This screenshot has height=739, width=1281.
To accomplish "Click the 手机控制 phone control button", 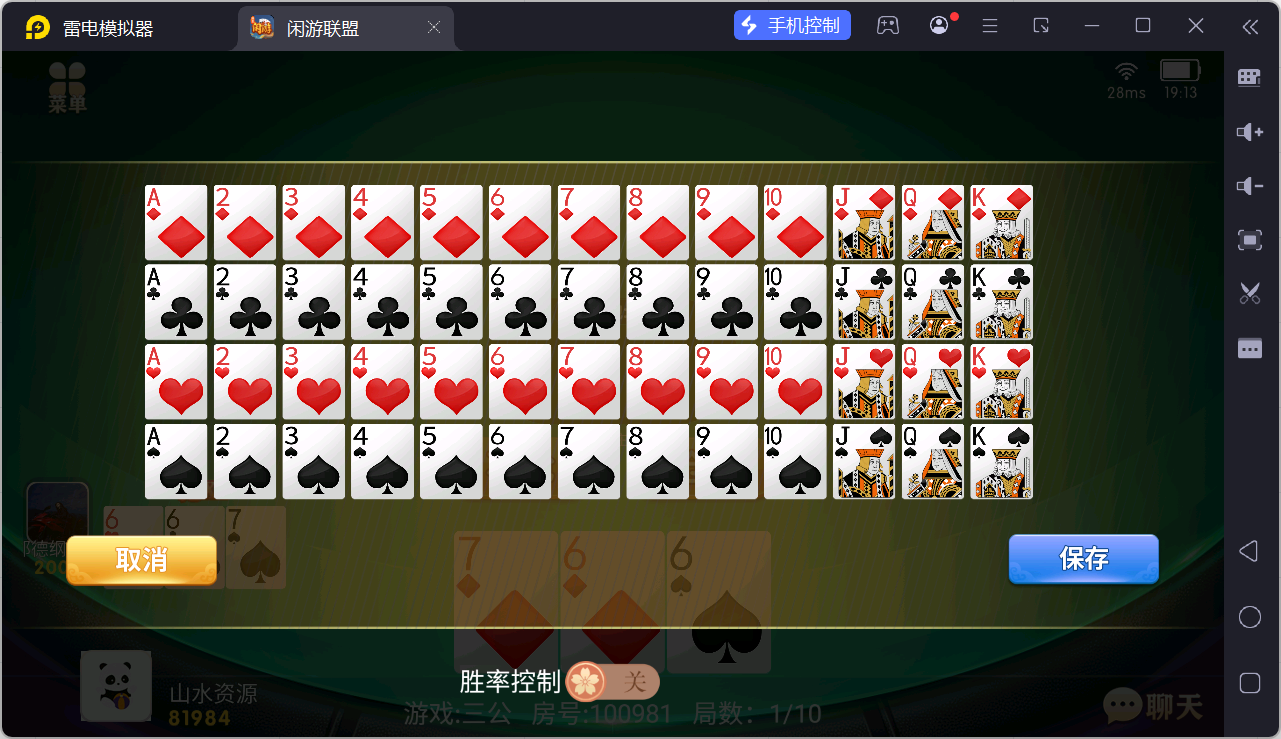I will click(x=792, y=24).
